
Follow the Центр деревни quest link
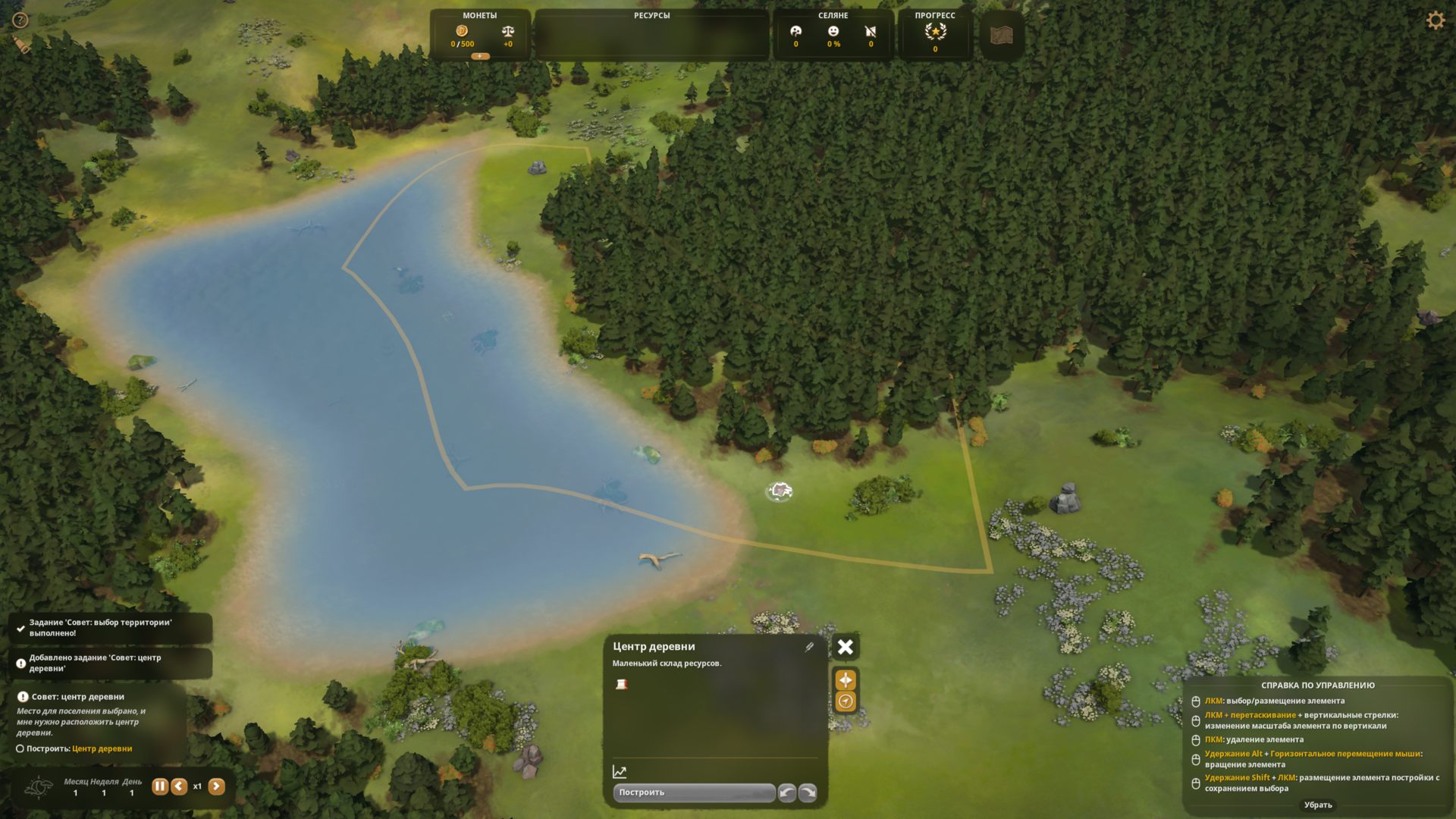tap(102, 748)
